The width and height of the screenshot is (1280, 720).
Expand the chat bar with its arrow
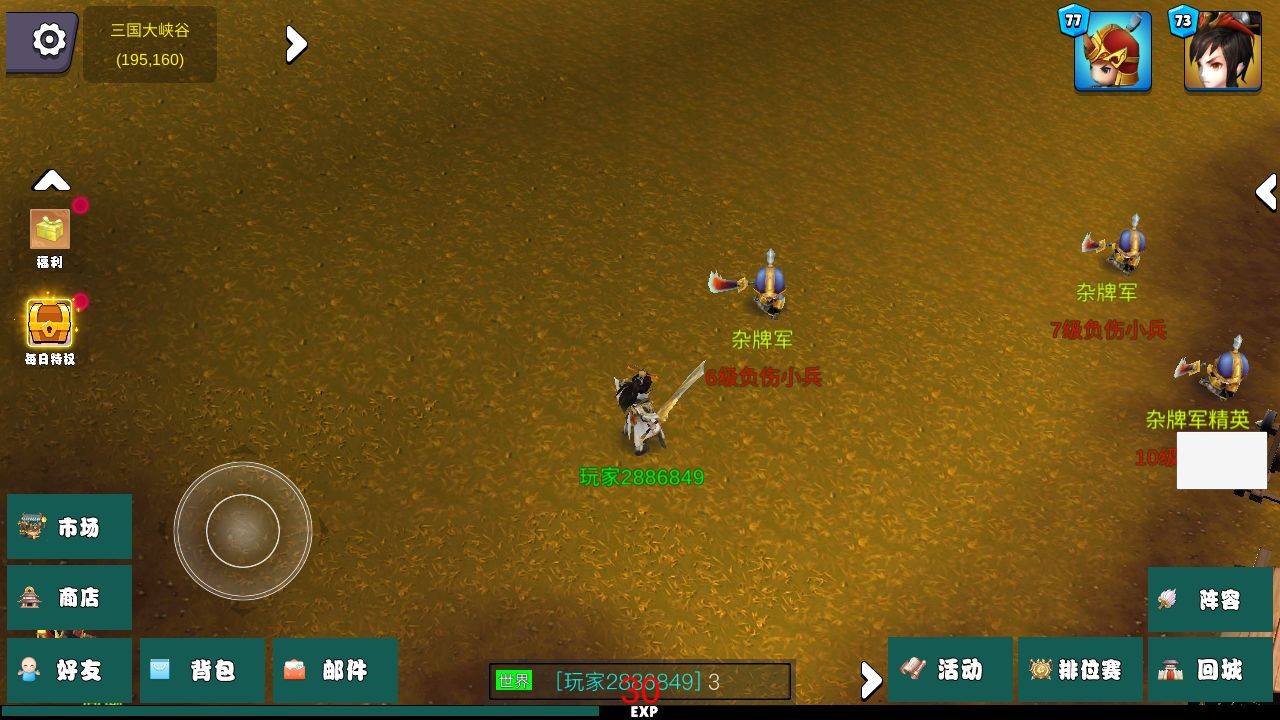[x=869, y=680]
